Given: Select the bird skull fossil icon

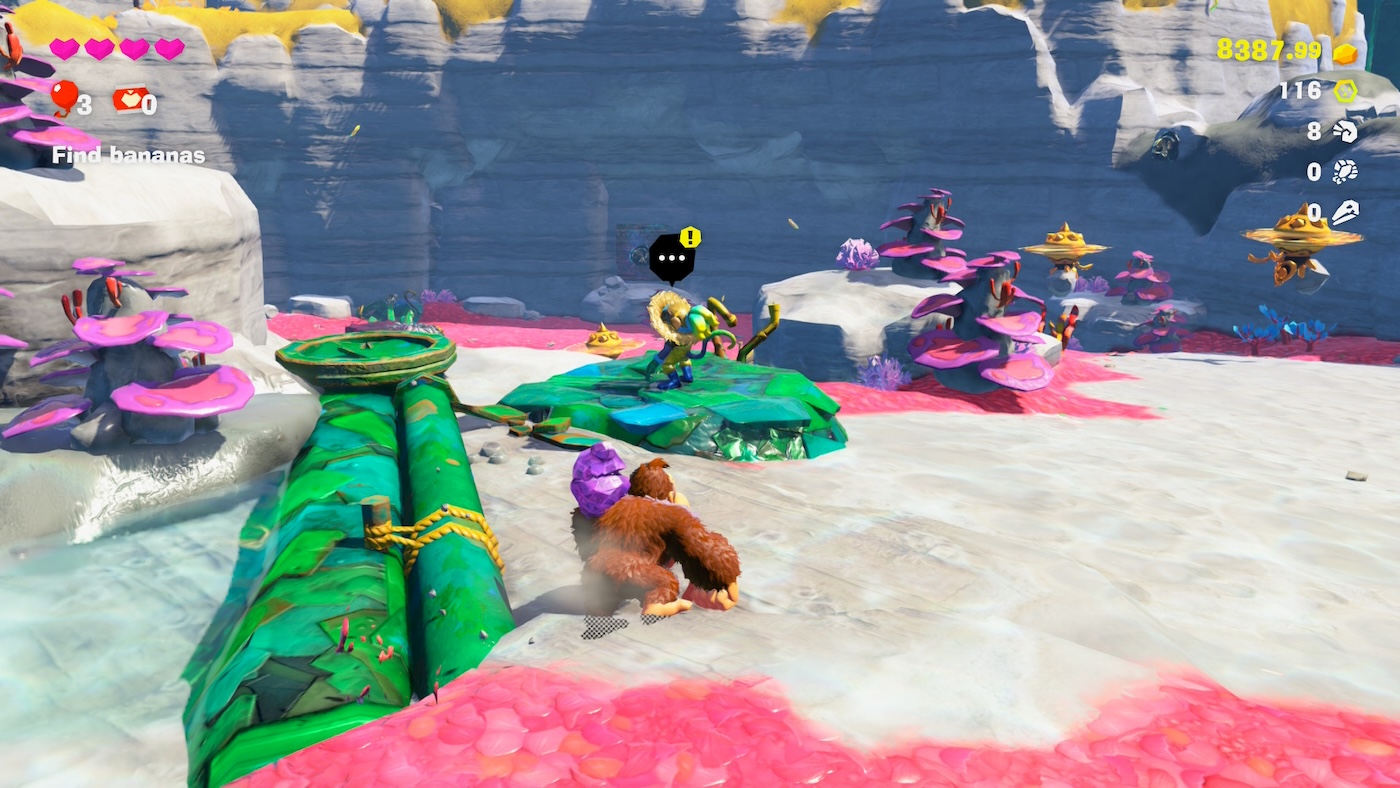Looking at the screenshot, I should coord(1345,212).
